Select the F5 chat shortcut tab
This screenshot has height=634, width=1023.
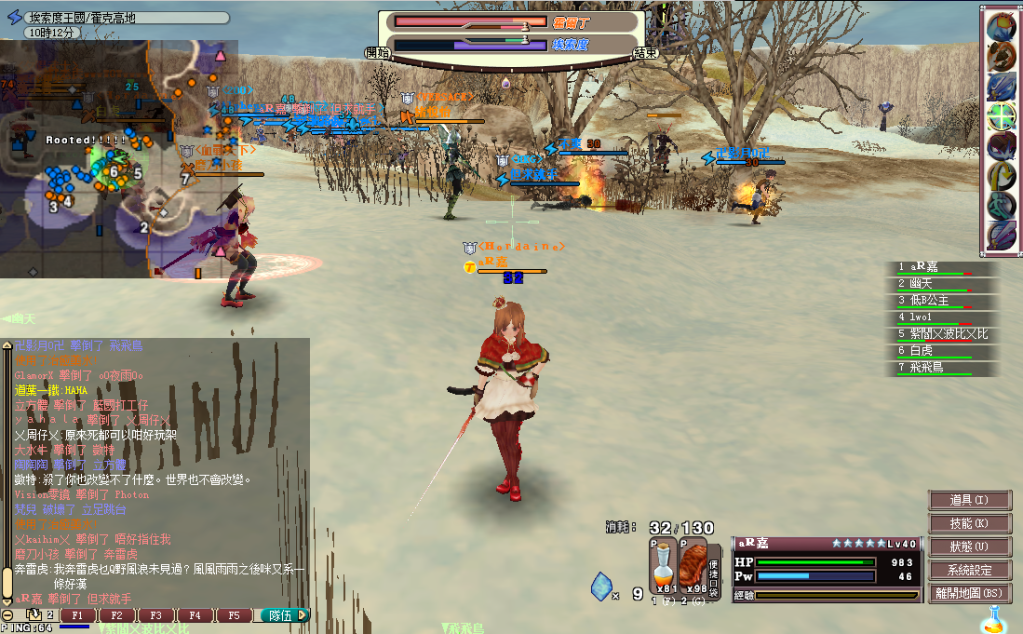234,616
